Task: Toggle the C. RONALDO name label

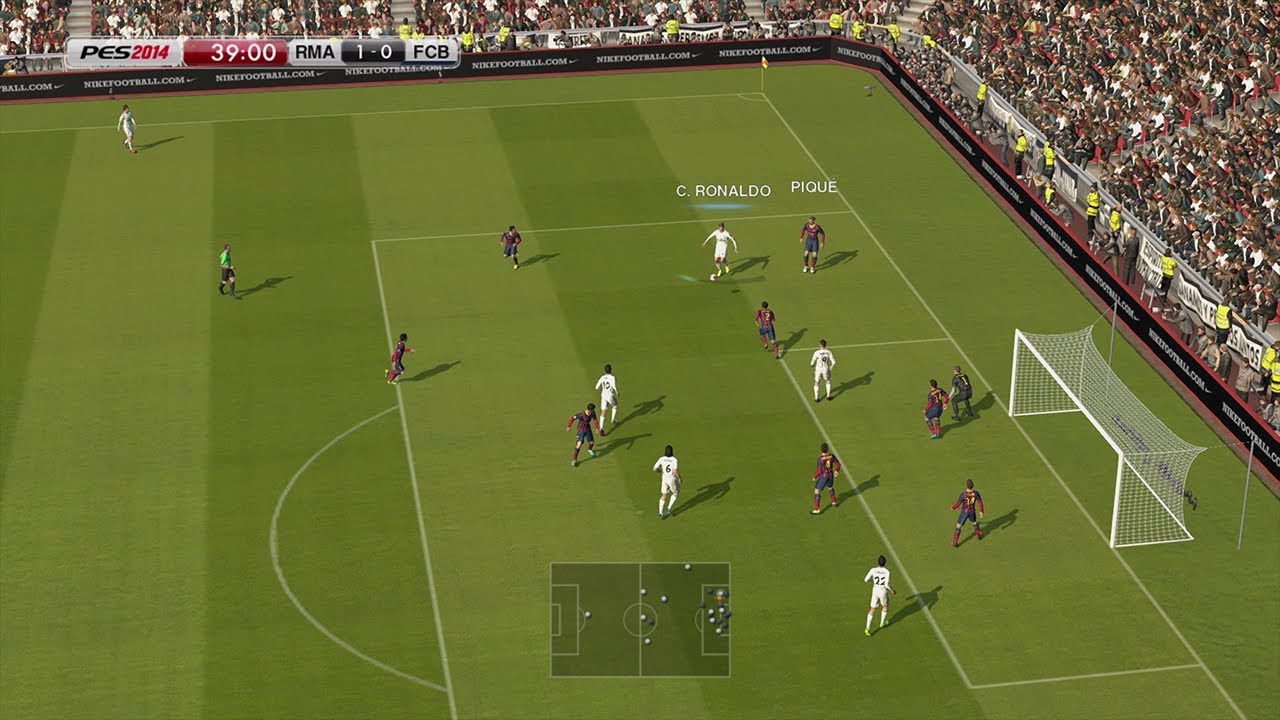Action: click(722, 188)
